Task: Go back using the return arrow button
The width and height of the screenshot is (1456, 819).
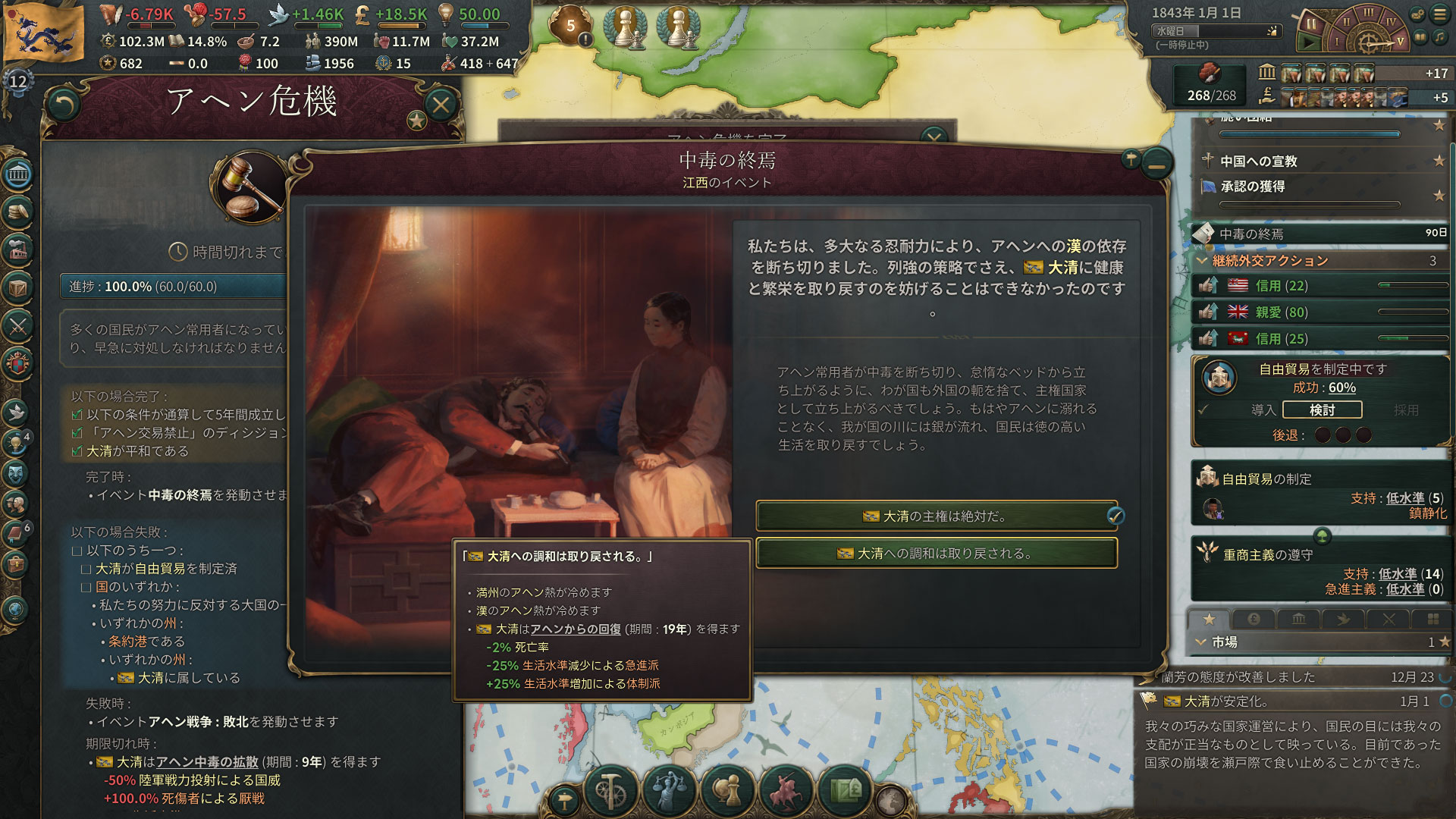Action: coord(64,105)
